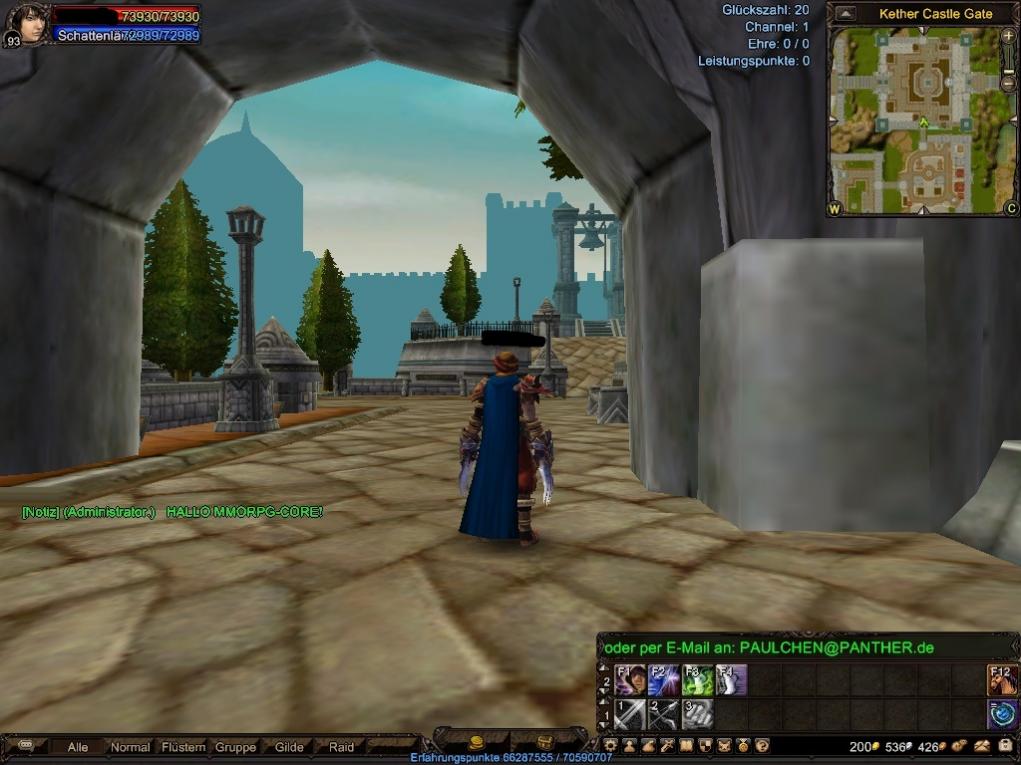Collapse the minimap with the arrow button
The height and width of the screenshot is (765, 1021).
pos(846,14)
